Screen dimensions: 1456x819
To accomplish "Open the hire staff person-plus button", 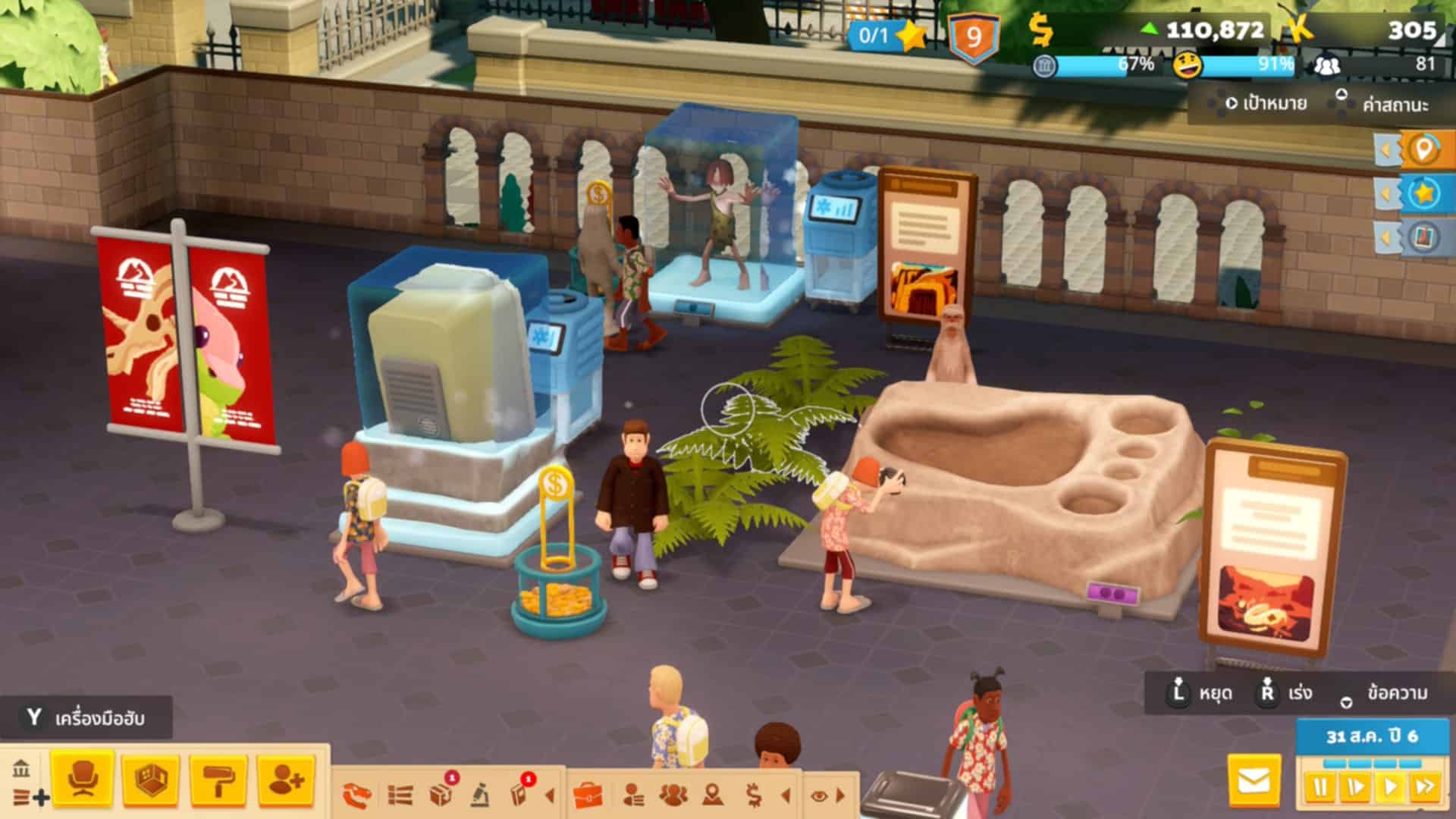I will point(286,779).
